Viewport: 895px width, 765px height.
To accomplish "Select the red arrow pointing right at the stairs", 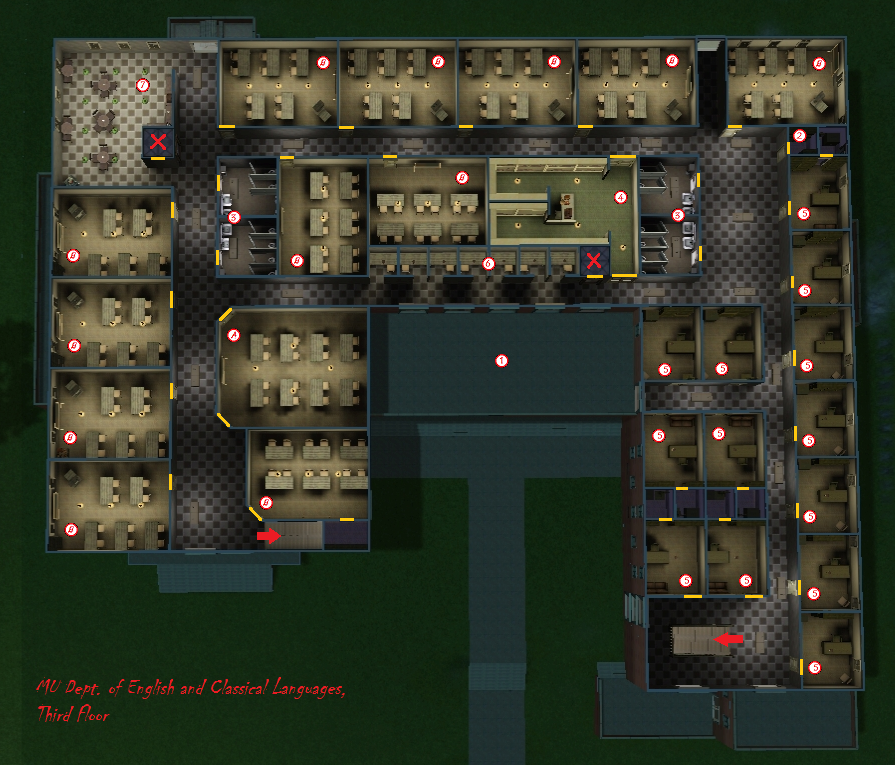I will pos(269,536).
